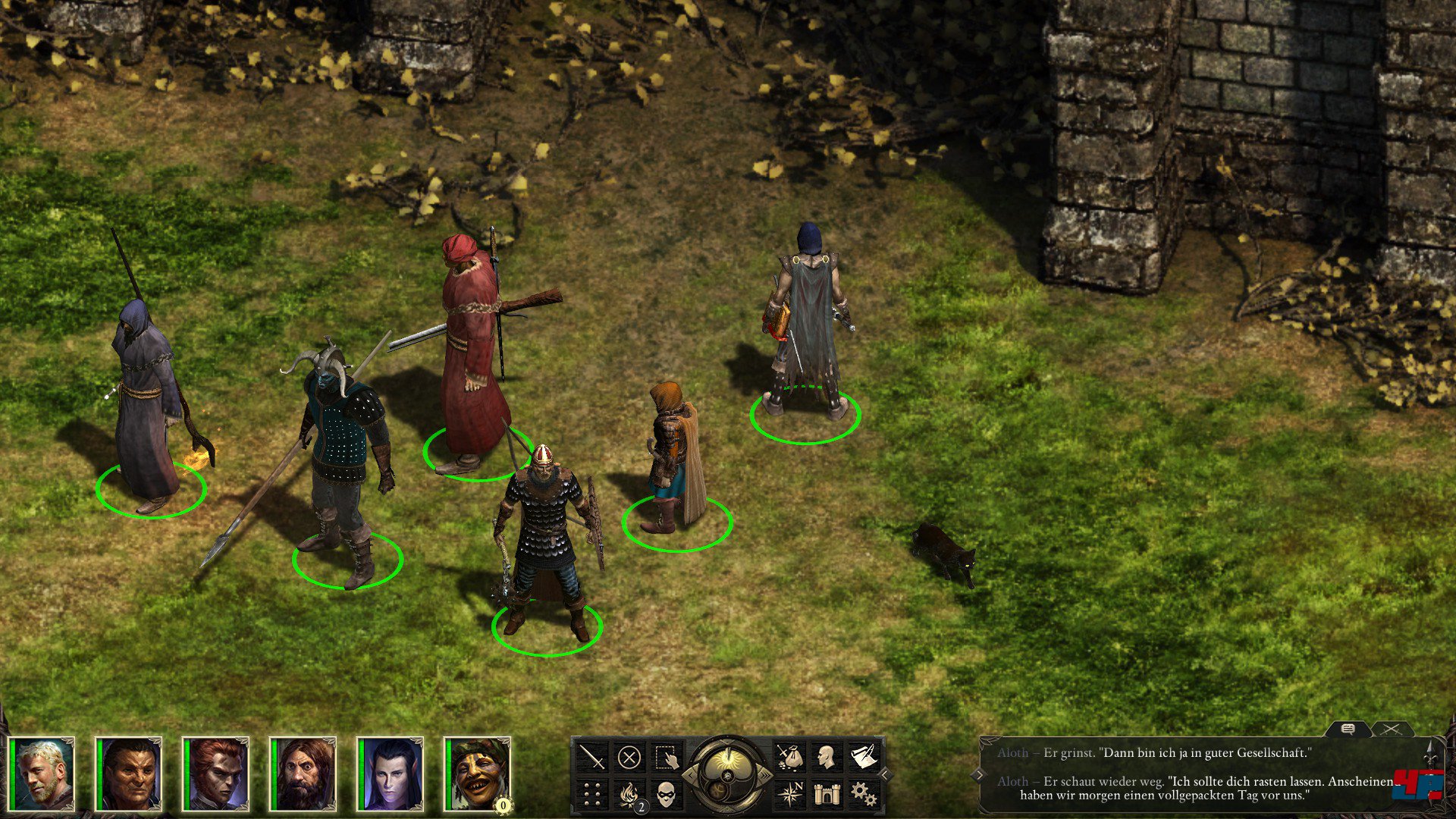
Task: Collapse the action bar with the side arrow
Action: coord(884,775)
